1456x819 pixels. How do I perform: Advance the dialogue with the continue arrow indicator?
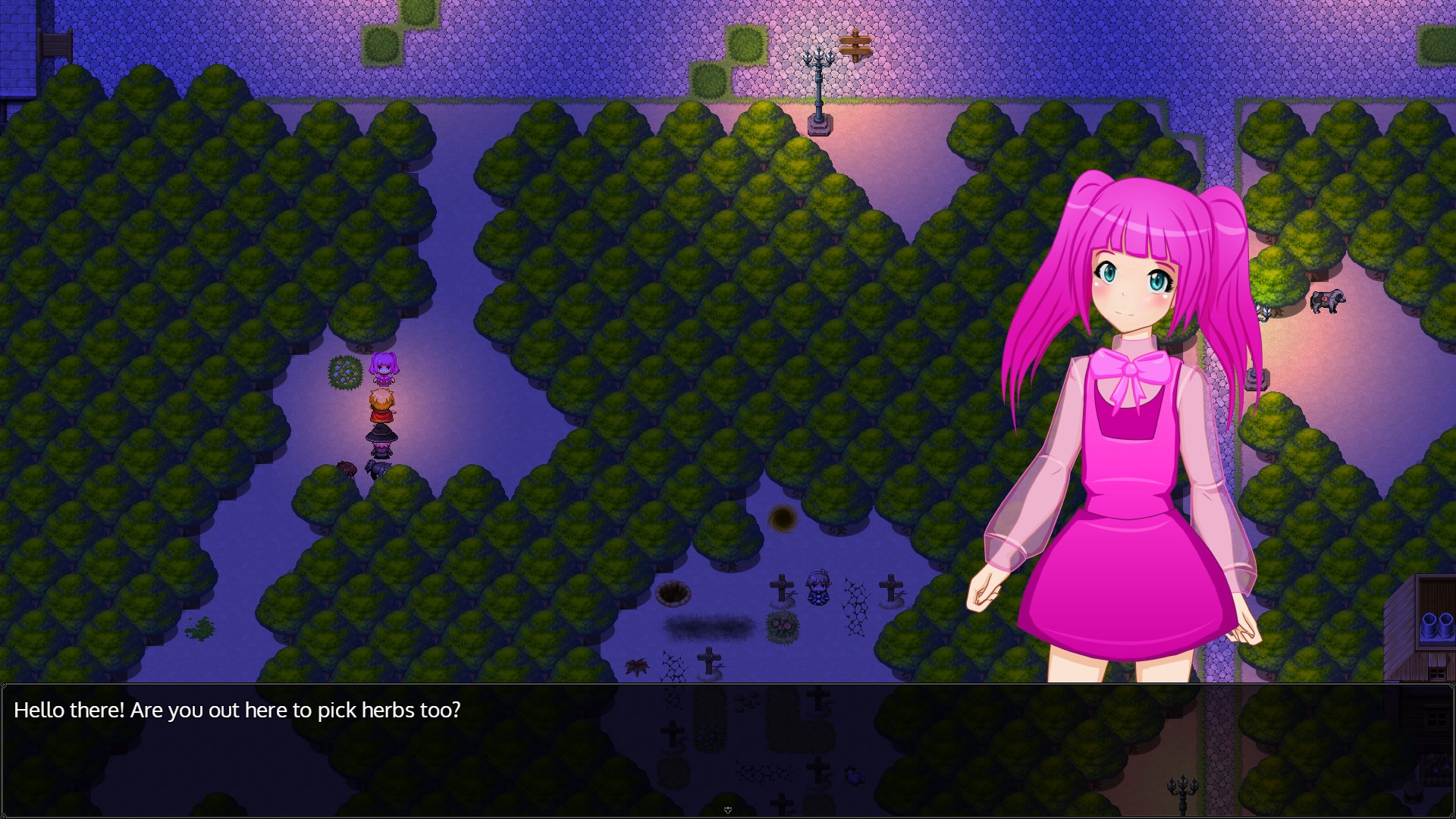point(728,810)
